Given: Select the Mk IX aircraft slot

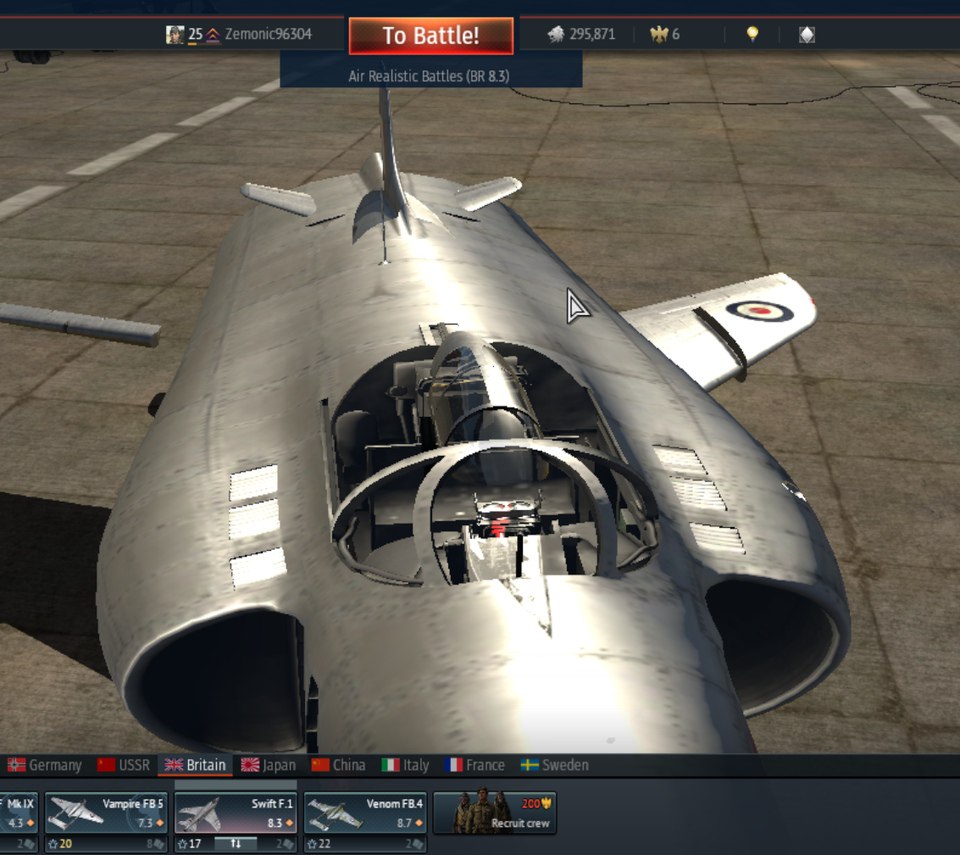Looking at the screenshot, I should 18,813.
